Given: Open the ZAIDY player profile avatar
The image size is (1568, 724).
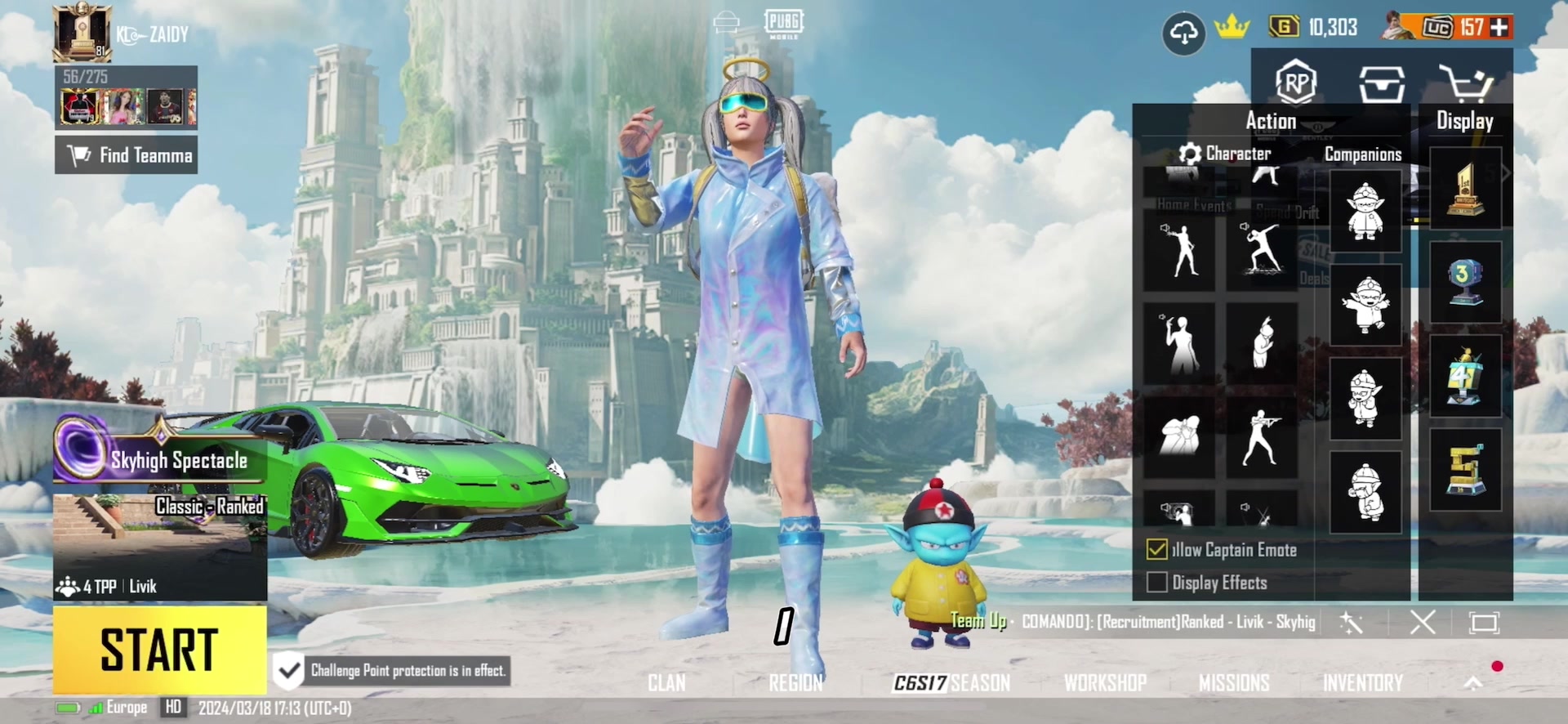Looking at the screenshot, I should pos(82,34).
